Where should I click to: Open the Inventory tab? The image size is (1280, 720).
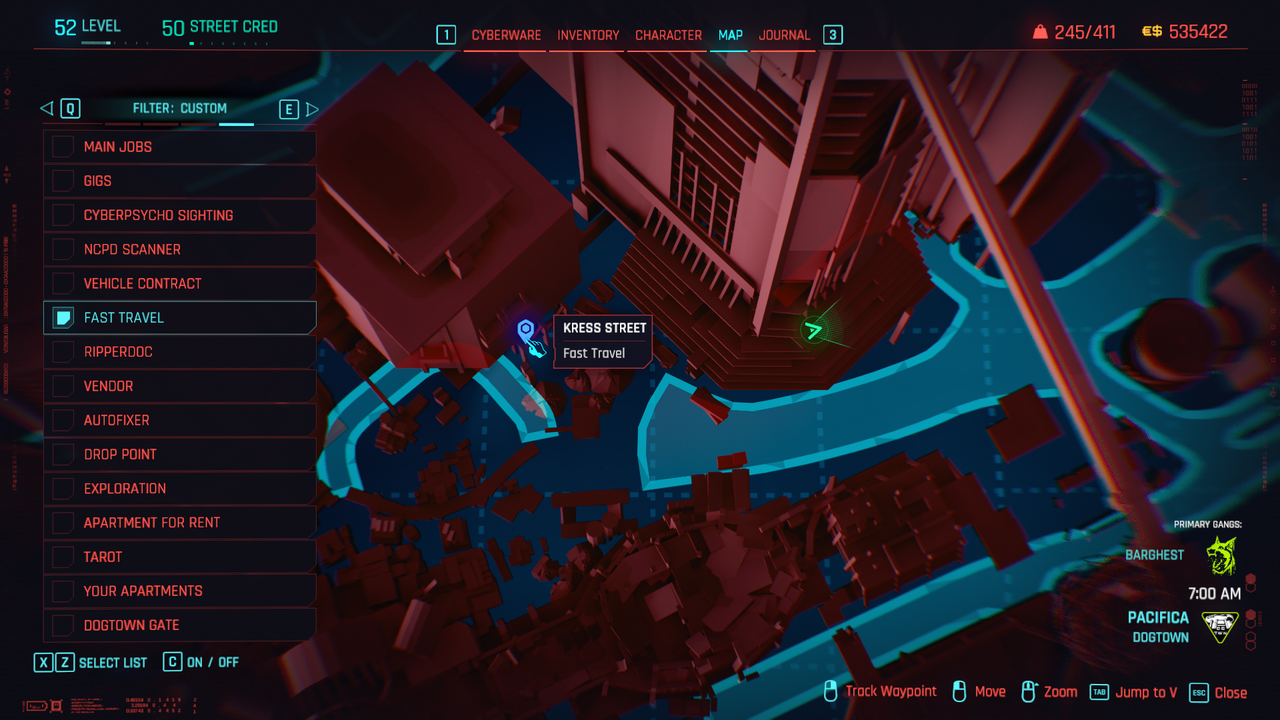[x=588, y=35]
